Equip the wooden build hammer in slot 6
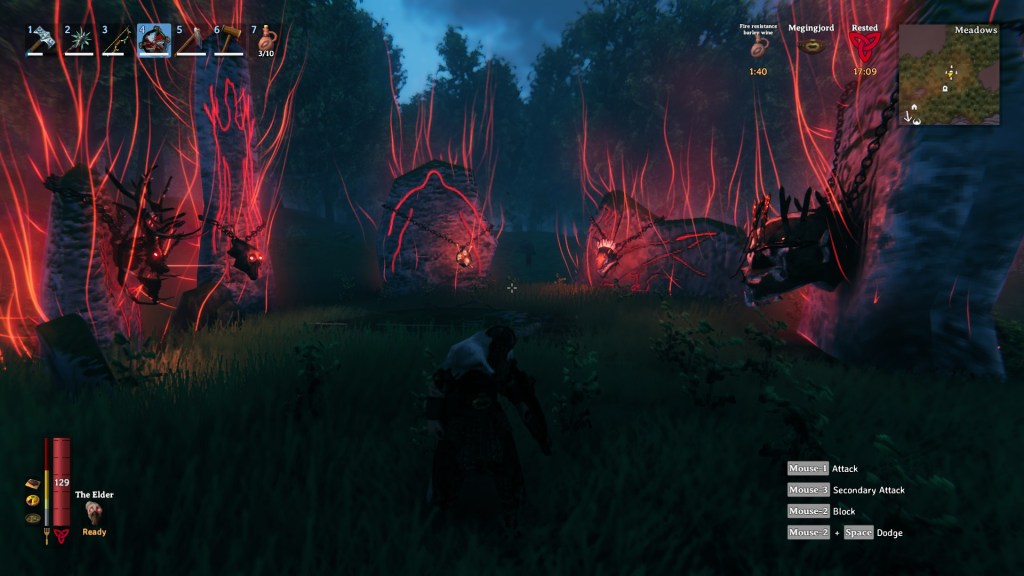This screenshot has width=1024, height=576. pos(229,40)
